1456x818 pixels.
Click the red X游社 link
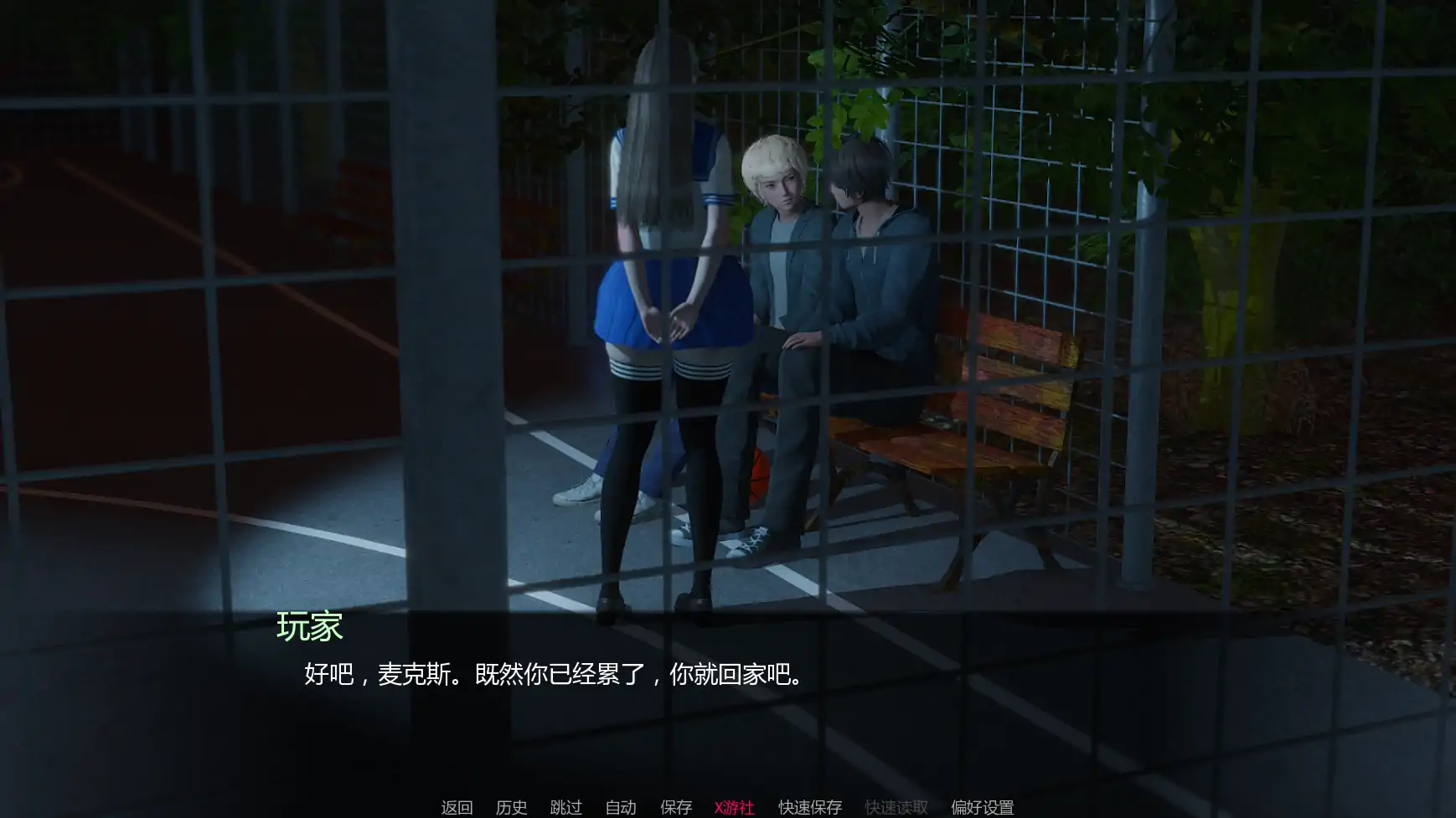[733, 808]
